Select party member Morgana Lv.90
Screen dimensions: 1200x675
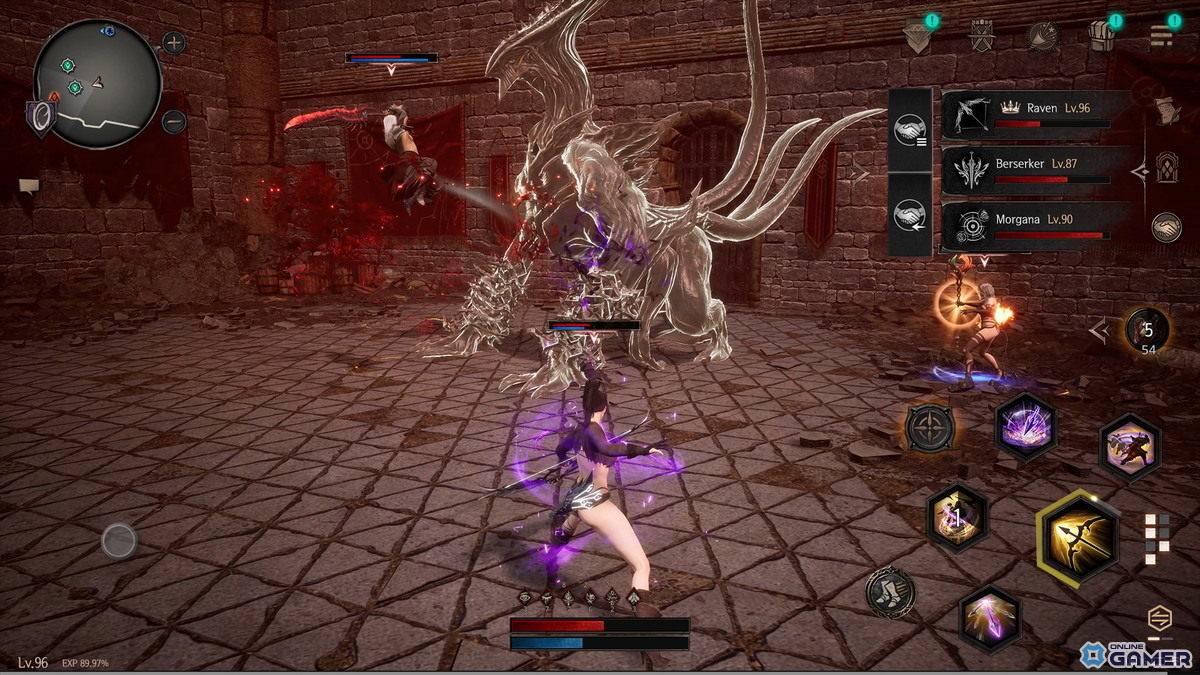click(1035, 226)
